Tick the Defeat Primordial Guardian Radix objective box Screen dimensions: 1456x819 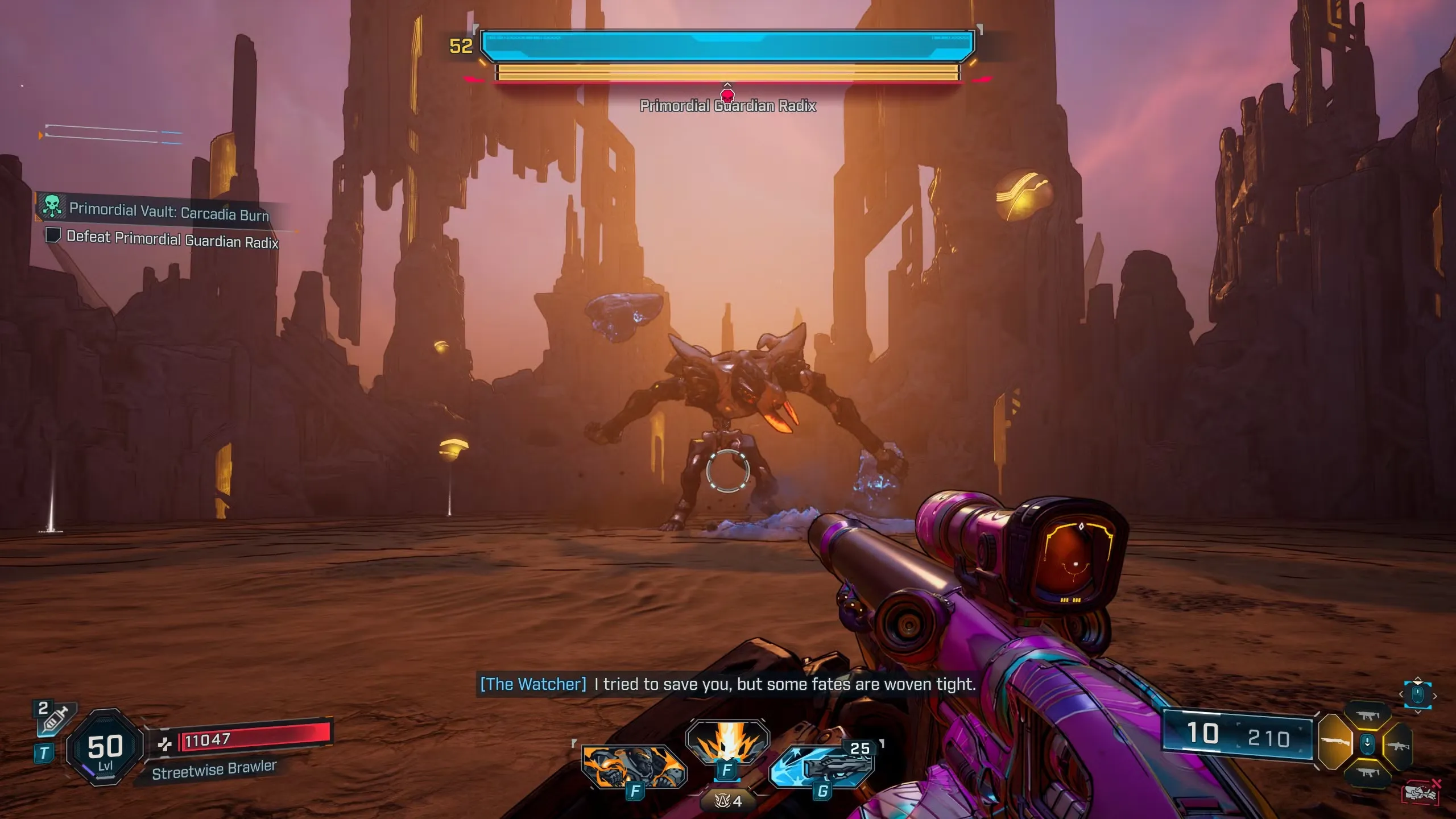click(x=53, y=235)
